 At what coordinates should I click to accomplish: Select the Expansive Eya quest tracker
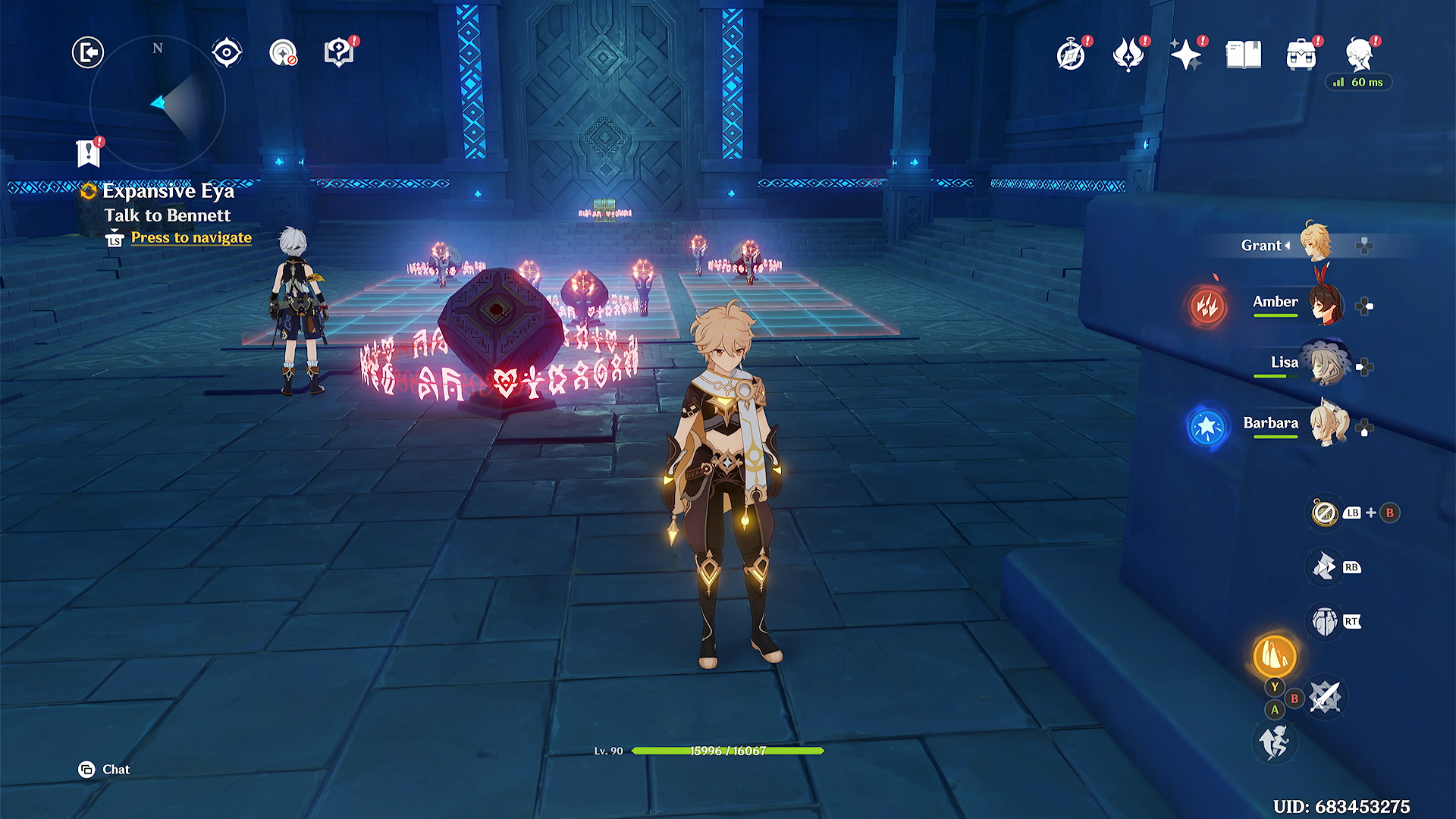click(x=168, y=191)
